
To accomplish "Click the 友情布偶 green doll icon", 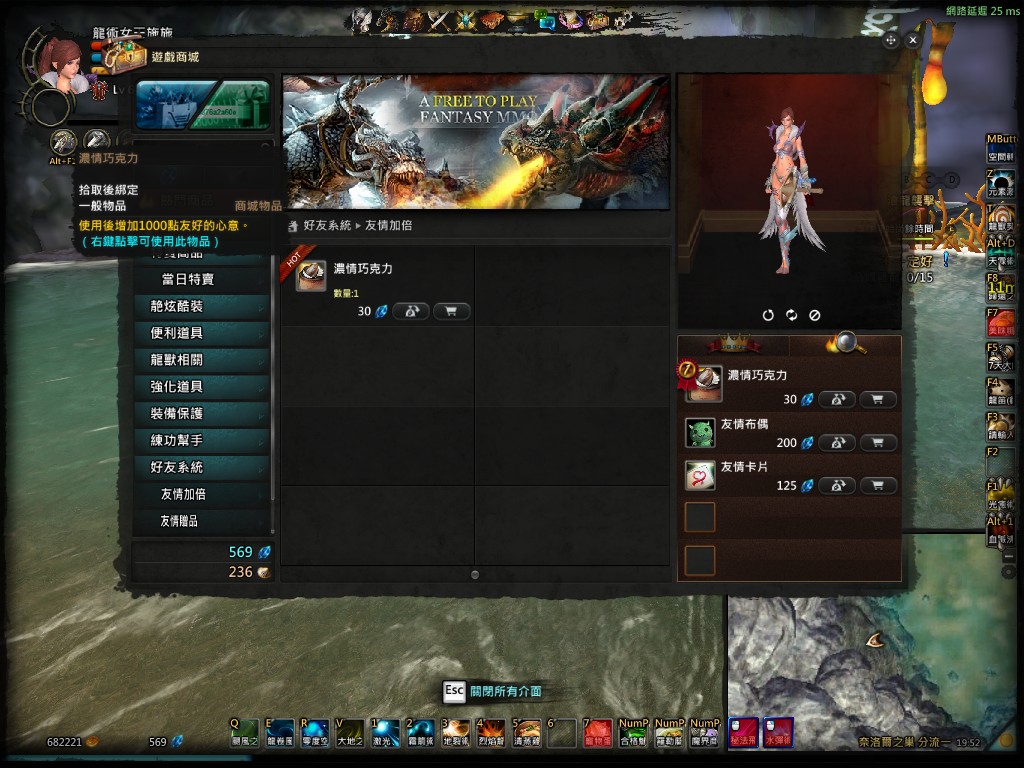I will 700,433.
